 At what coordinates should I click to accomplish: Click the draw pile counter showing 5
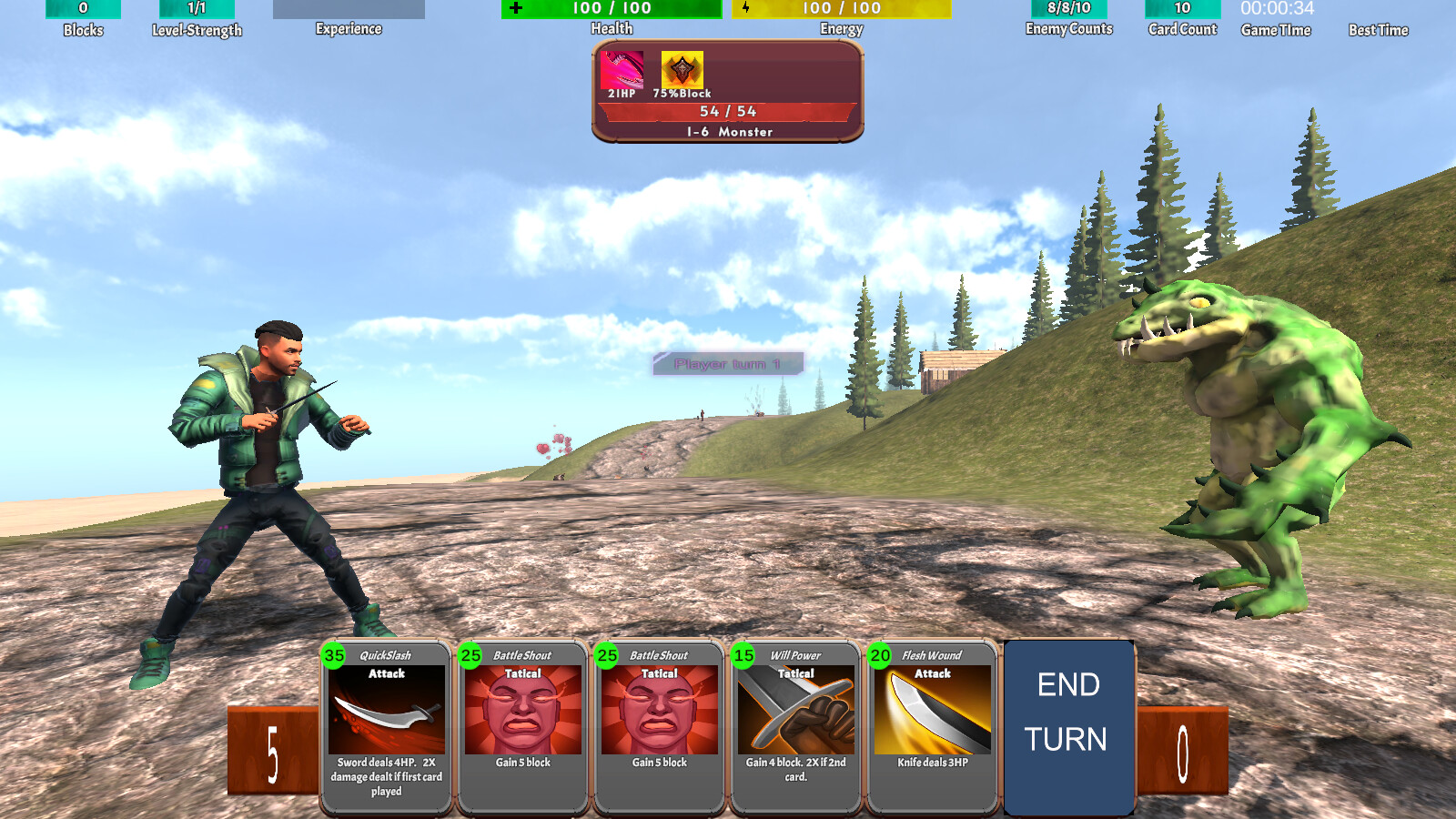(x=271, y=739)
